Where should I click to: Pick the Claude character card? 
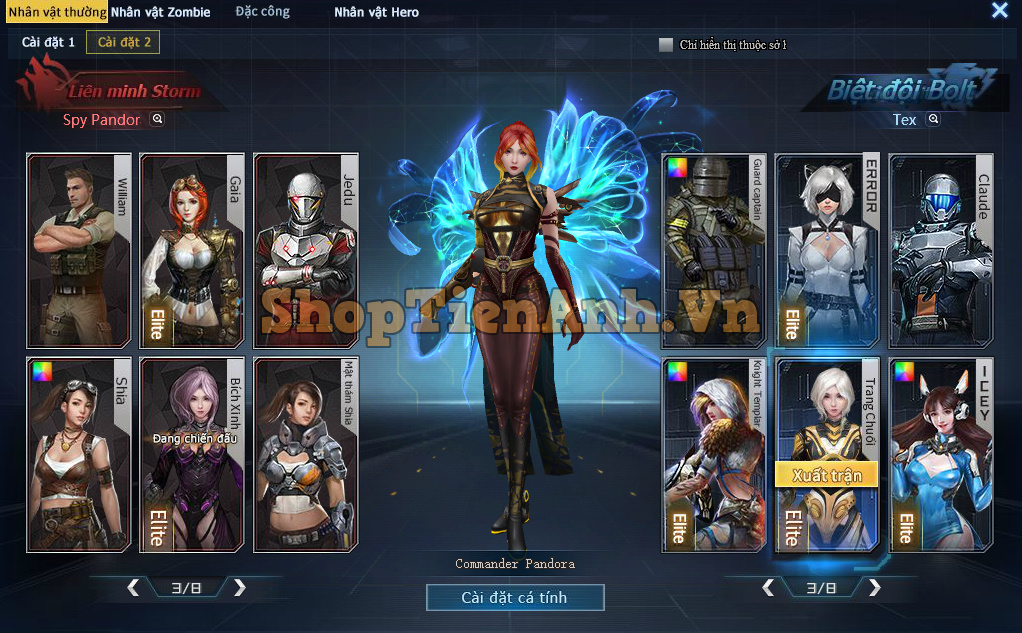[x=941, y=249]
